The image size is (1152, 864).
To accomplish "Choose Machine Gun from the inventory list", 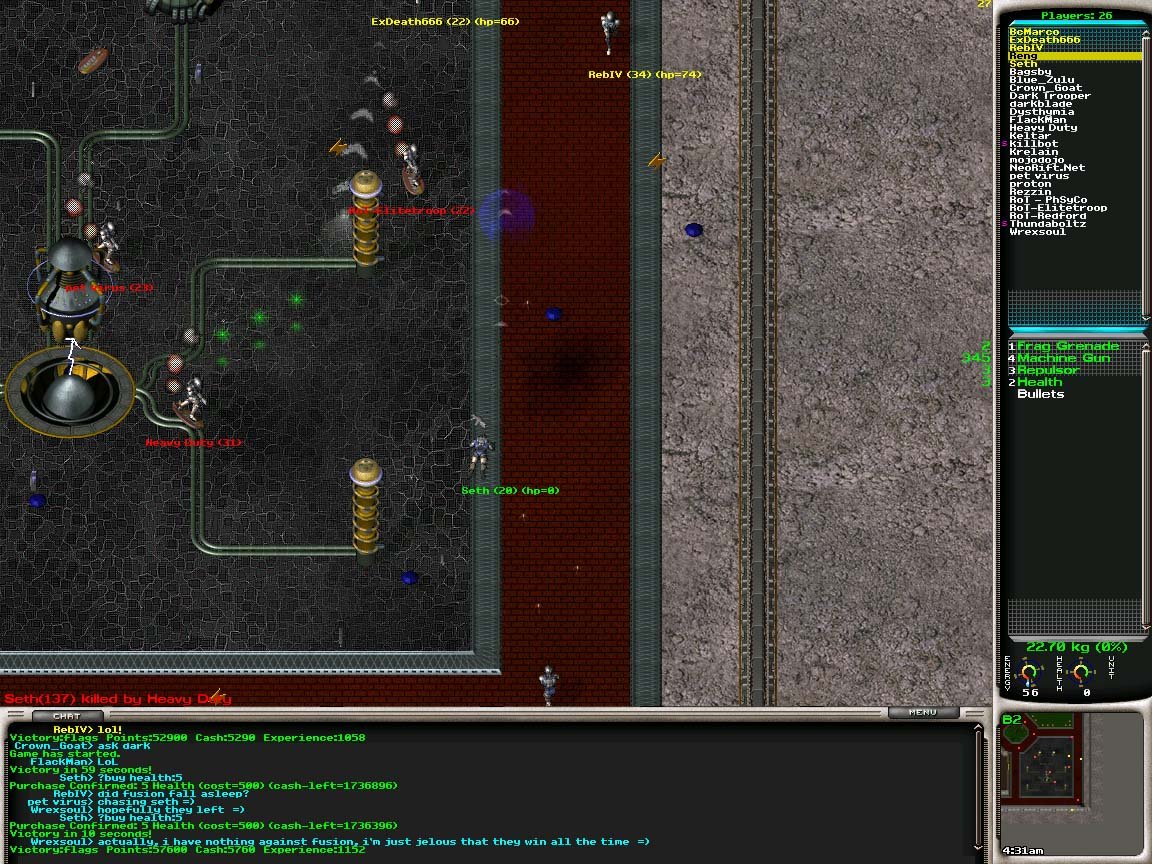I will pos(1063,358).
